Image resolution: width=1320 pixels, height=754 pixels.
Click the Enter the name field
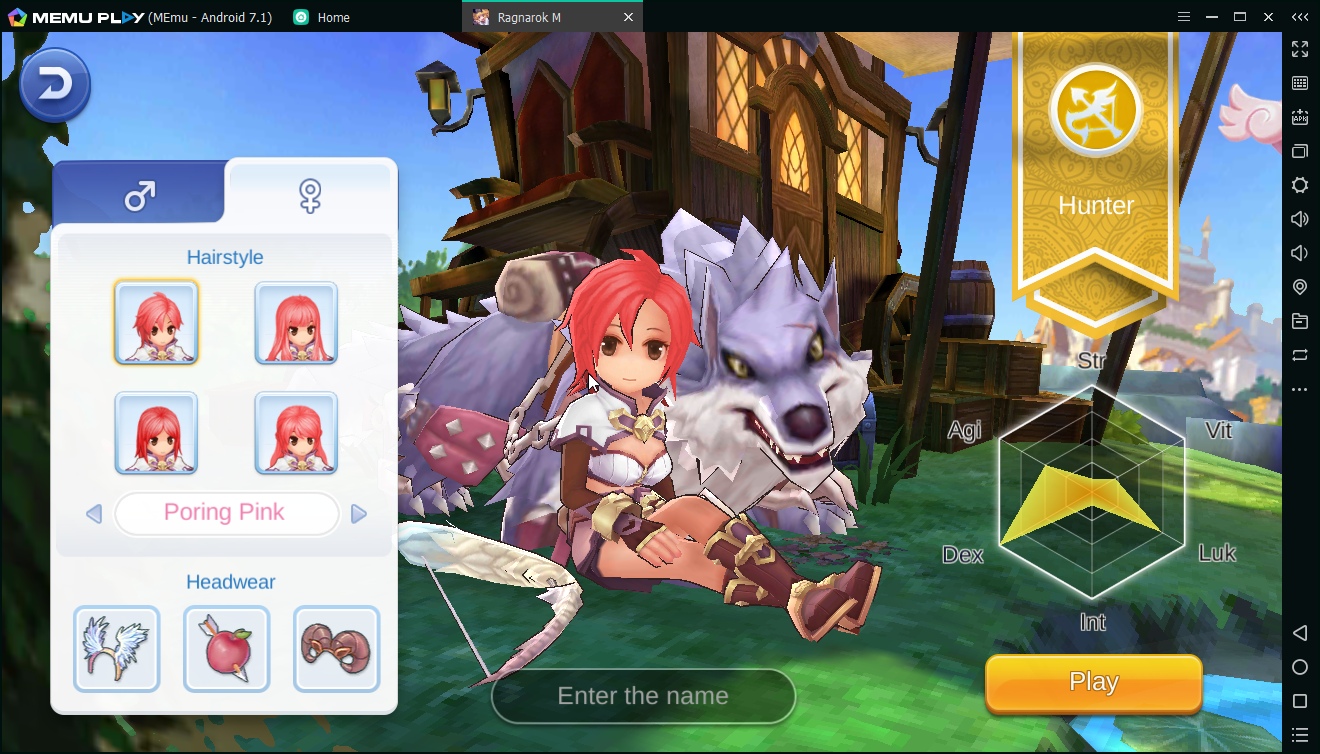[643, 696]
